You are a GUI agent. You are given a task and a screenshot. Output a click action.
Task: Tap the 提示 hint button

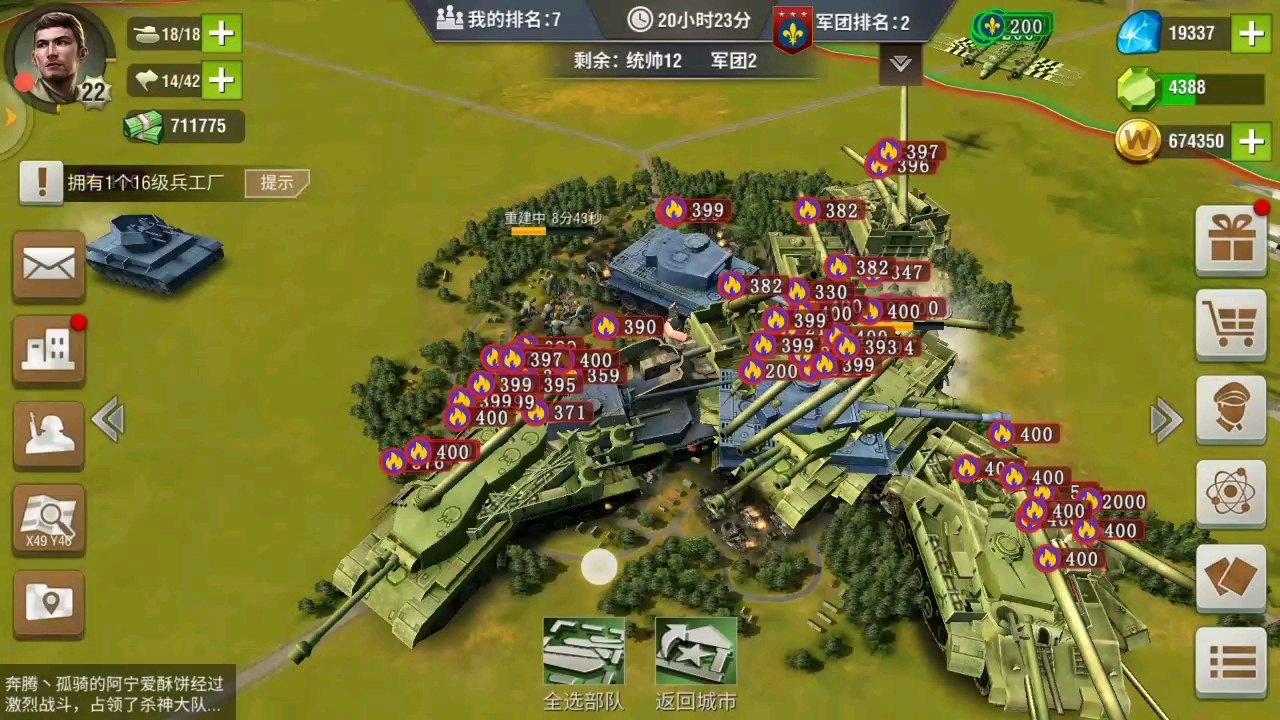point(277,182)
